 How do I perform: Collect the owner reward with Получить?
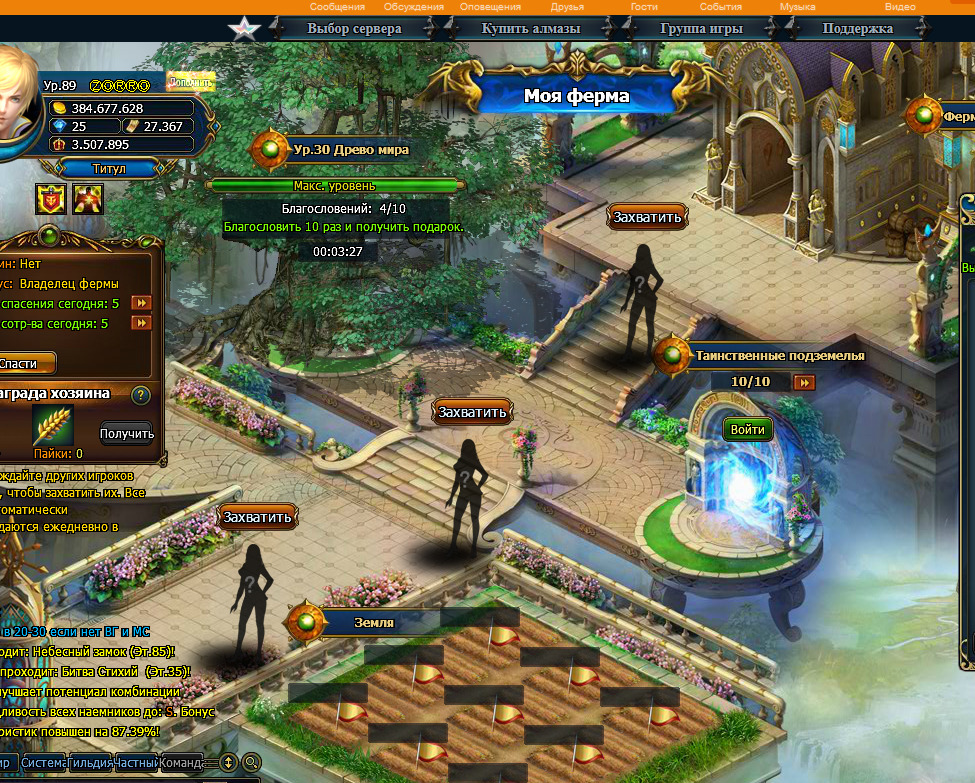[x=127, y=433]
